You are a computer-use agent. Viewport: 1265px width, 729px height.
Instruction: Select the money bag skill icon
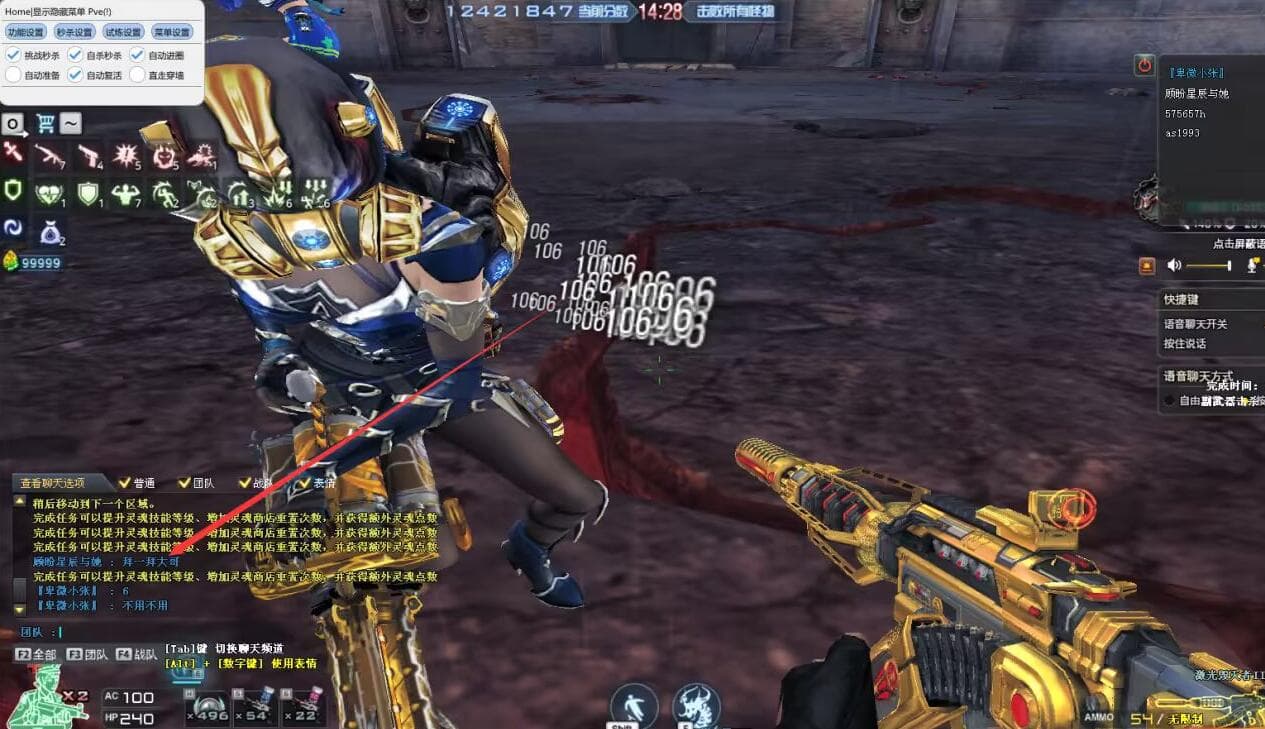click(x=50, y=233)
